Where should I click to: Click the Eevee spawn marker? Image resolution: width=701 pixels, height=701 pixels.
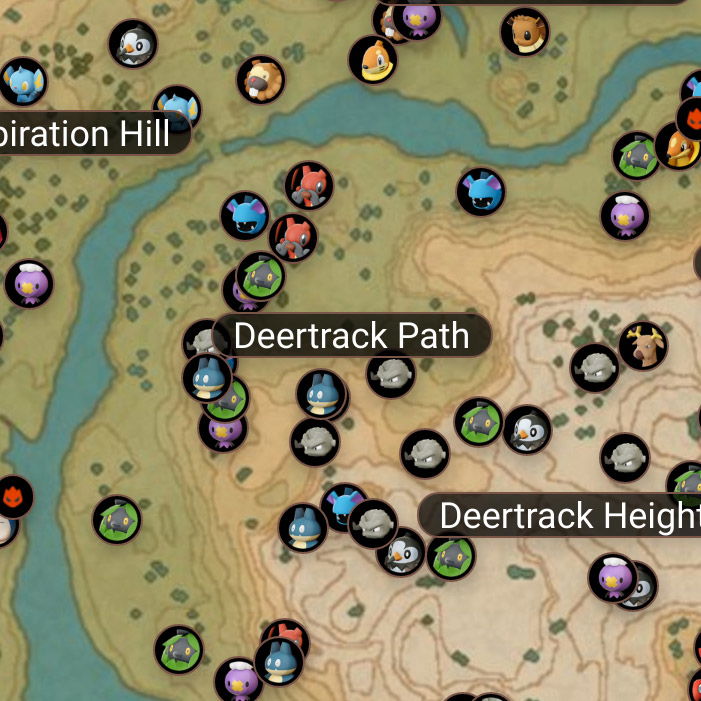coord(524,32)
